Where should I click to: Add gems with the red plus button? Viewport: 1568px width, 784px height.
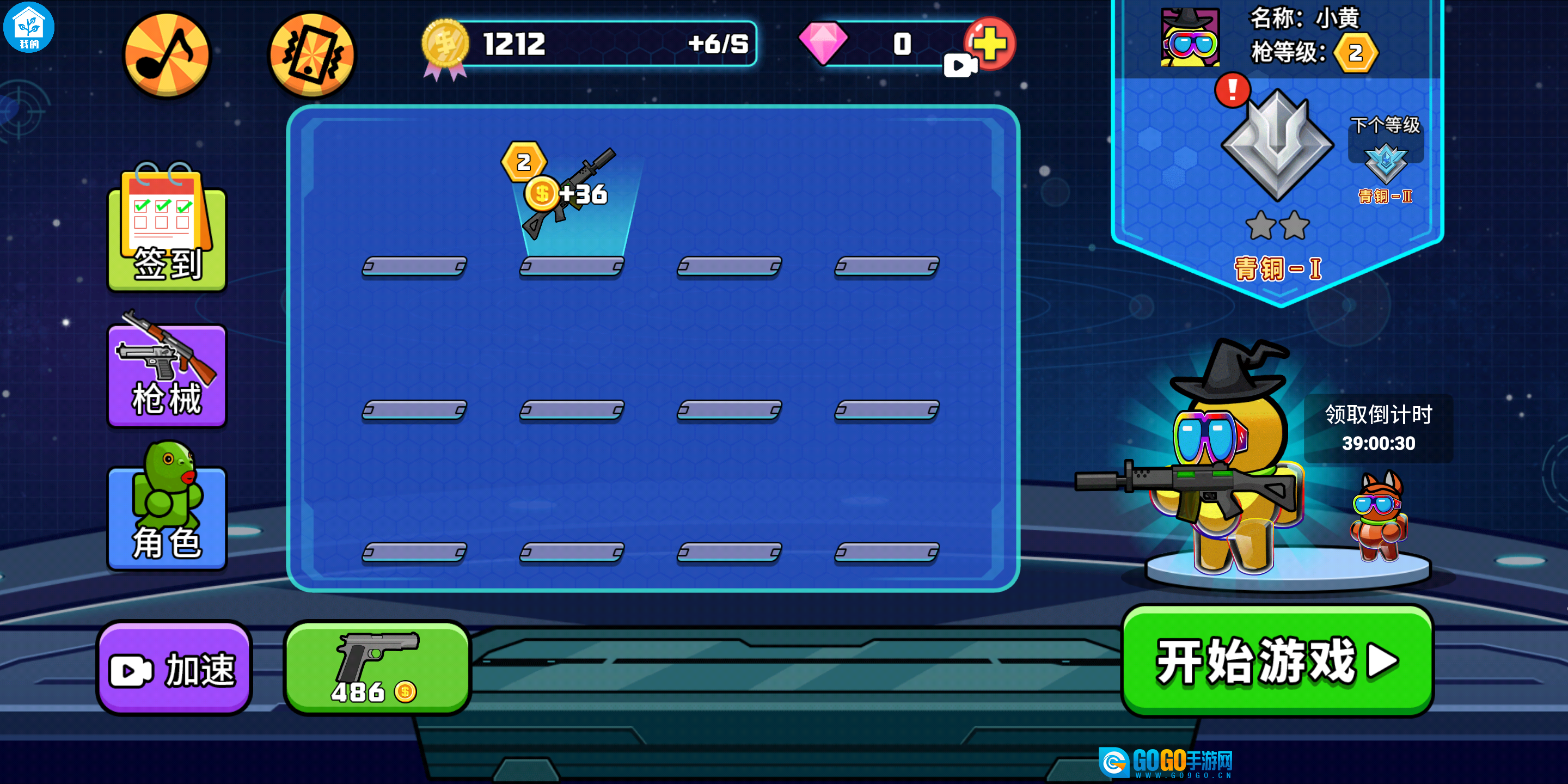pyautogui.click(x=989, y=43)
